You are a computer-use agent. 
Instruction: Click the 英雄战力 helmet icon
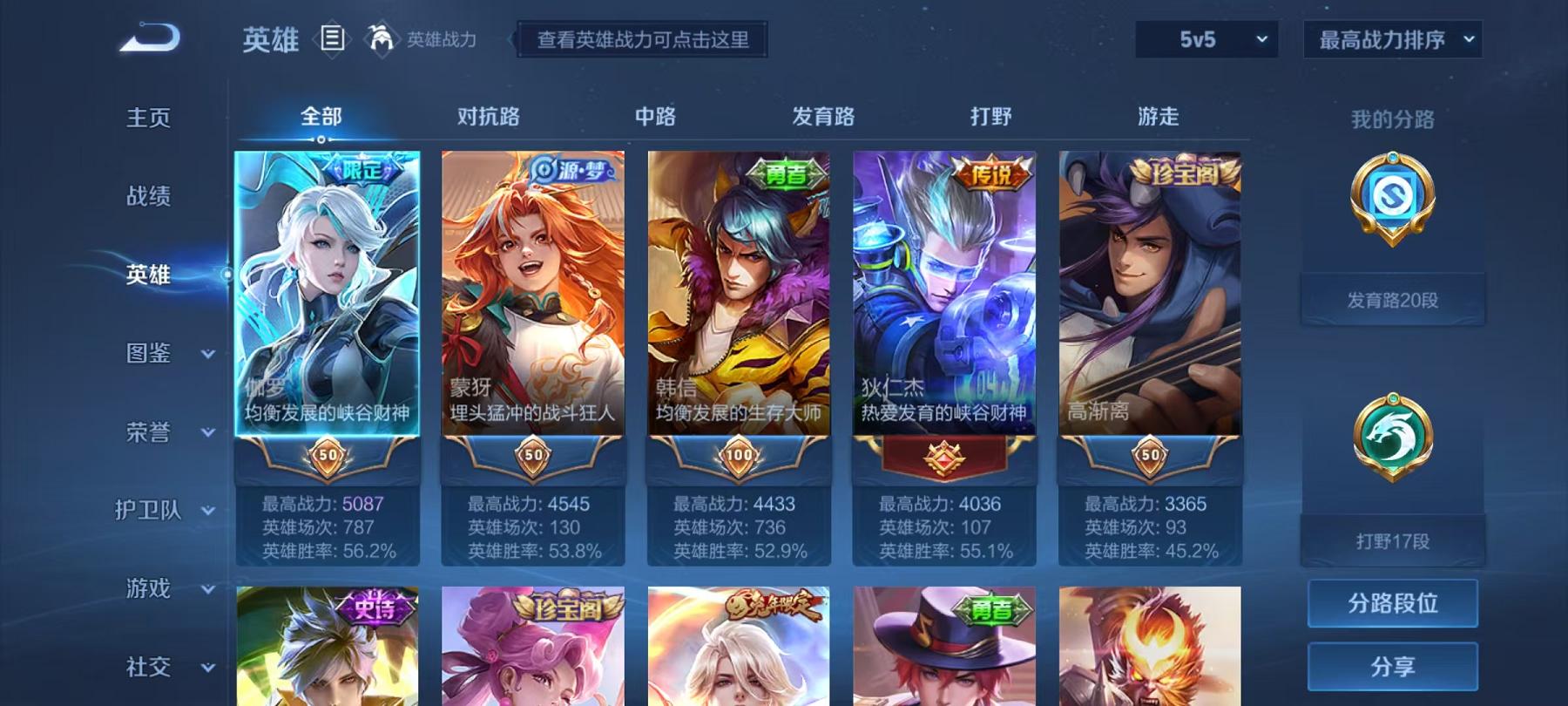(x=379, y=37)
